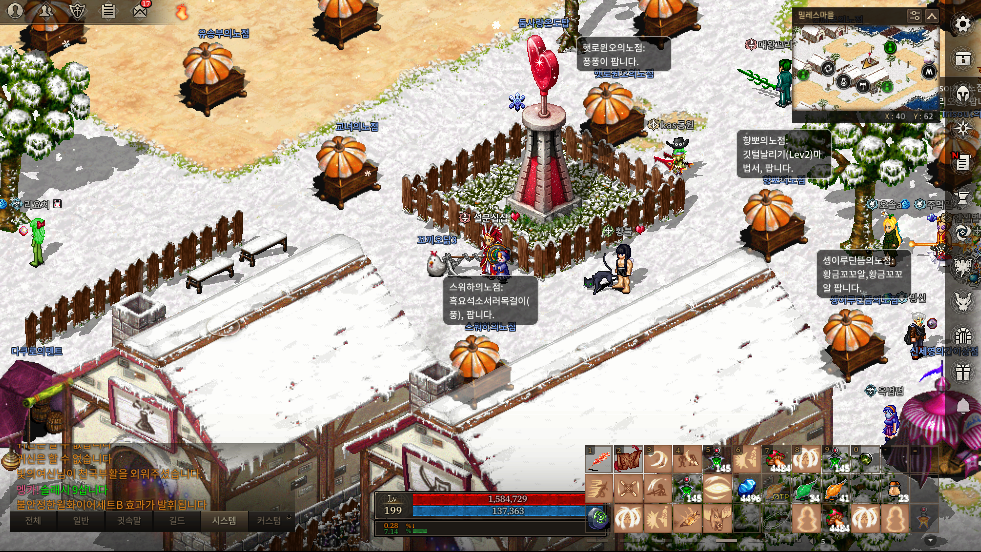Activate the green swirl orb beside the level
981x552 pixels.
click(x=598, y=518)
